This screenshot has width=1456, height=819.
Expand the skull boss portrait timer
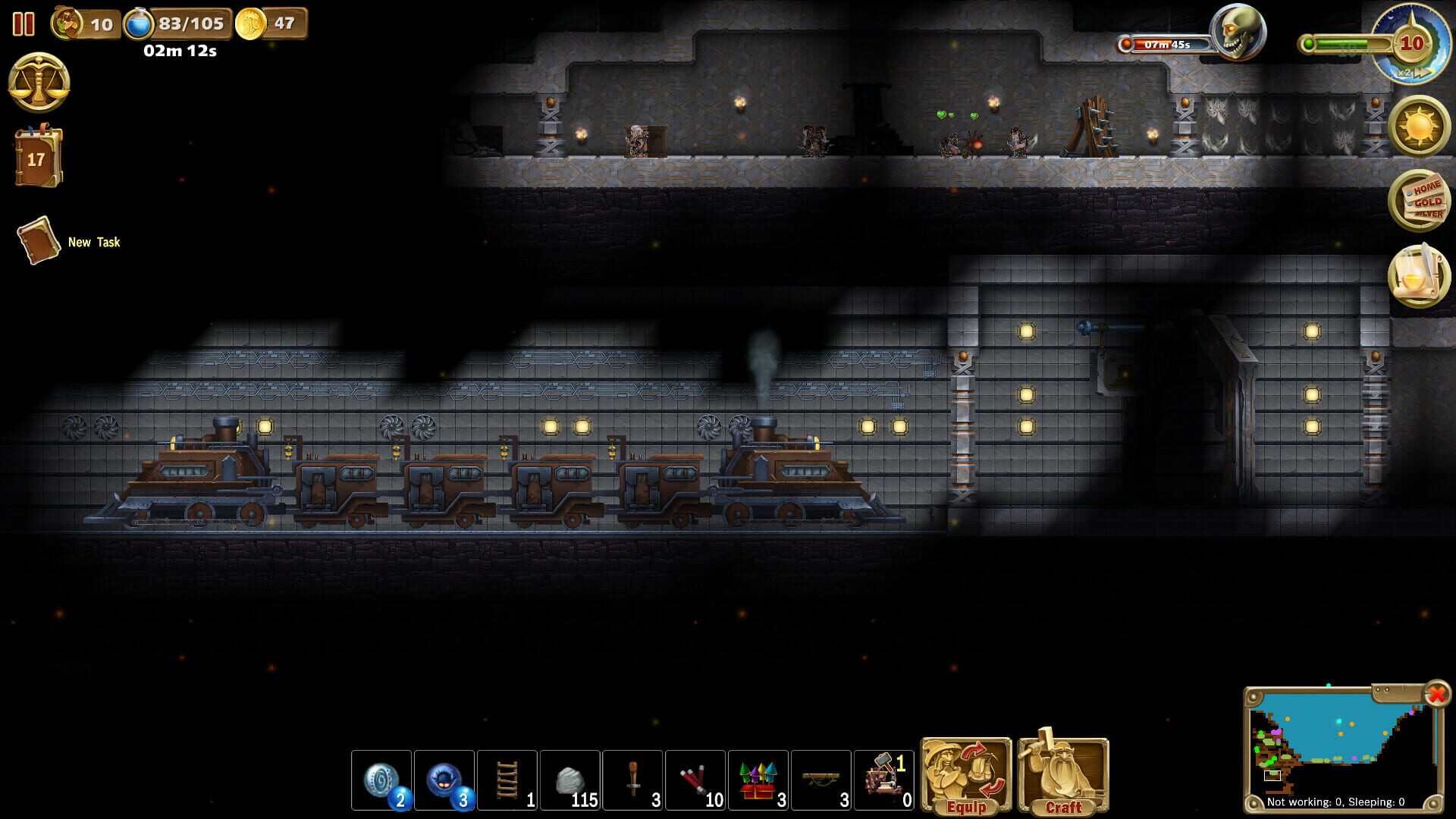click(x=1238, y=32)
